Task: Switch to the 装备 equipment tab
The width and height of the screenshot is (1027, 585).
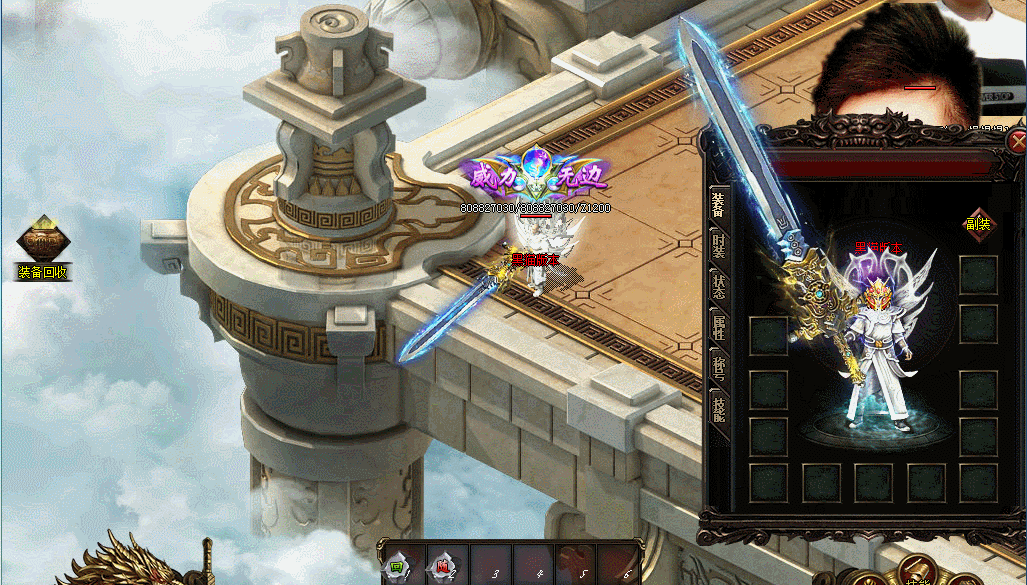Action: pos(718,204)
